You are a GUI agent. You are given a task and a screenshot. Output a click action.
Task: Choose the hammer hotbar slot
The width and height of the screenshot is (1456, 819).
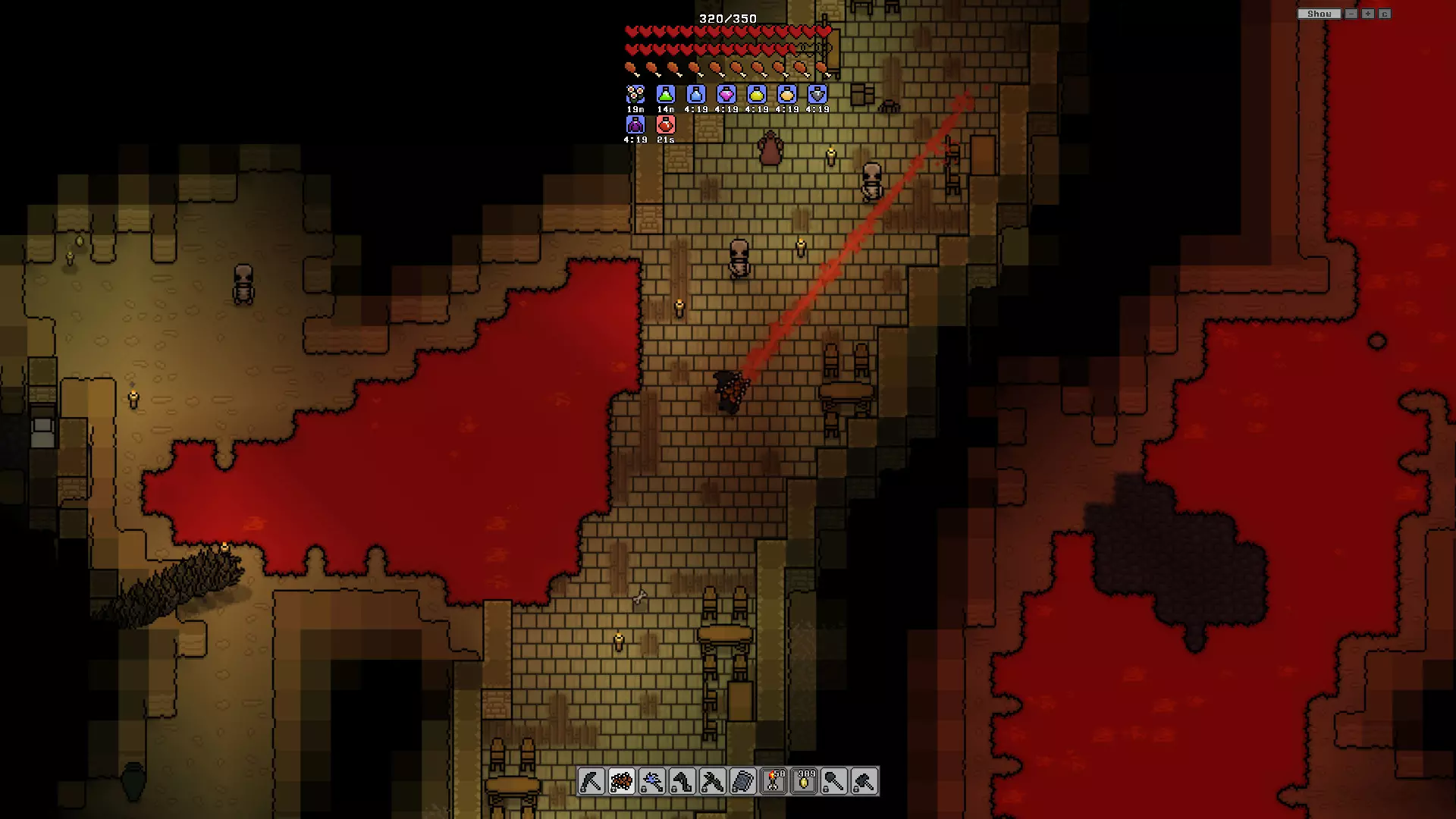tap(864, 780)
